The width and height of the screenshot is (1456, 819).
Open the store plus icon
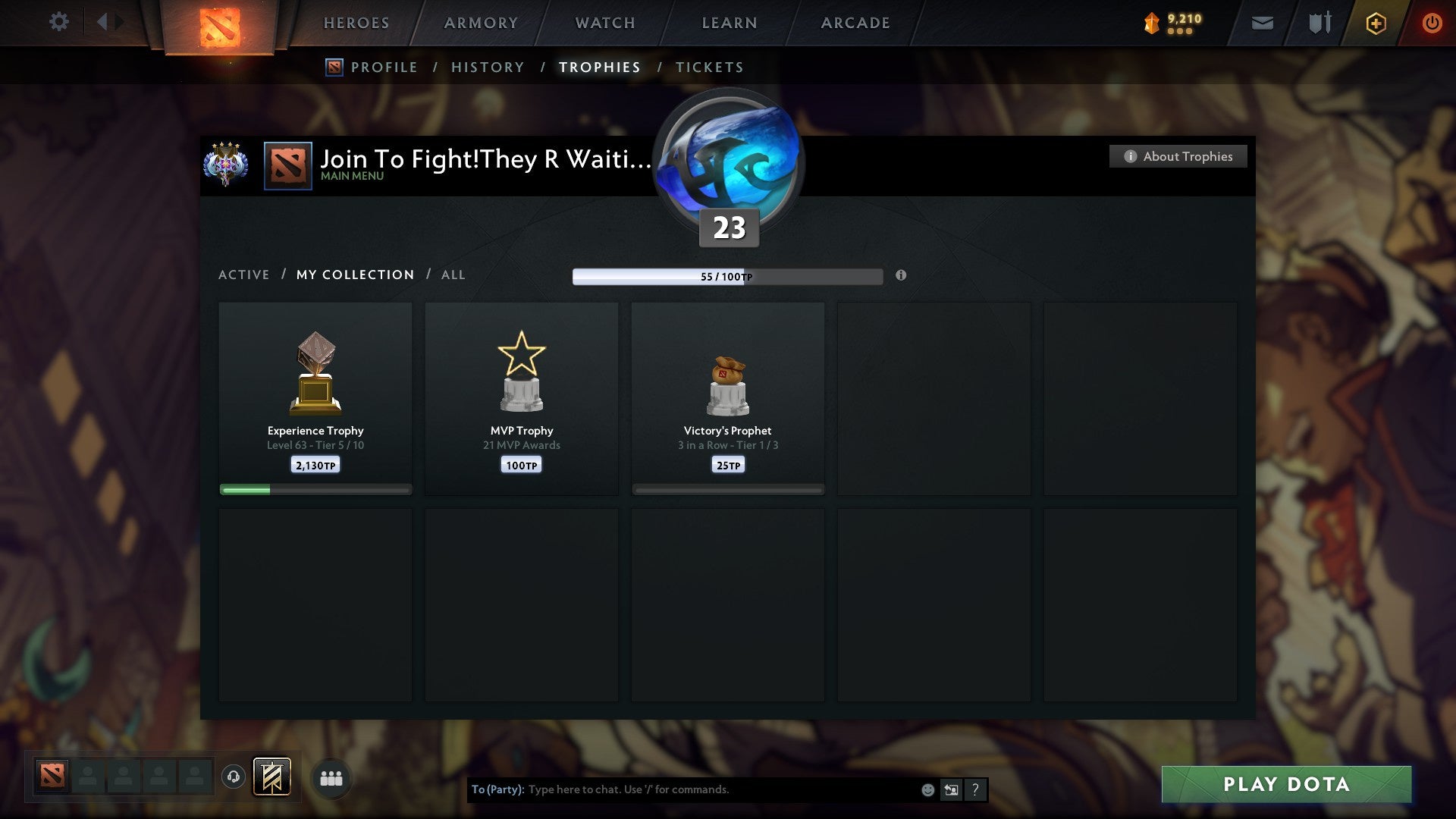point(1375,23)
